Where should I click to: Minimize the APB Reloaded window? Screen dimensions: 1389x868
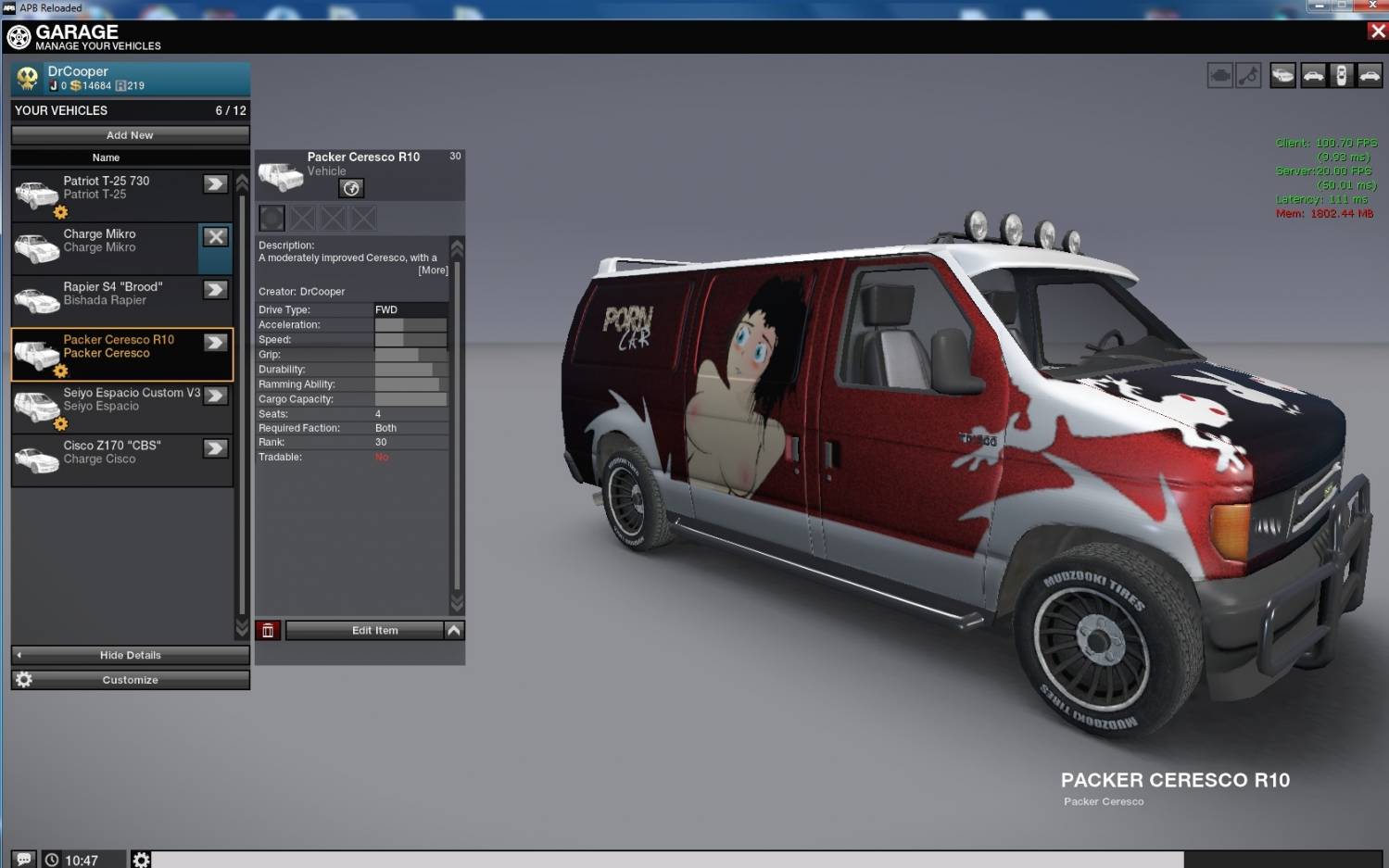1319,6
